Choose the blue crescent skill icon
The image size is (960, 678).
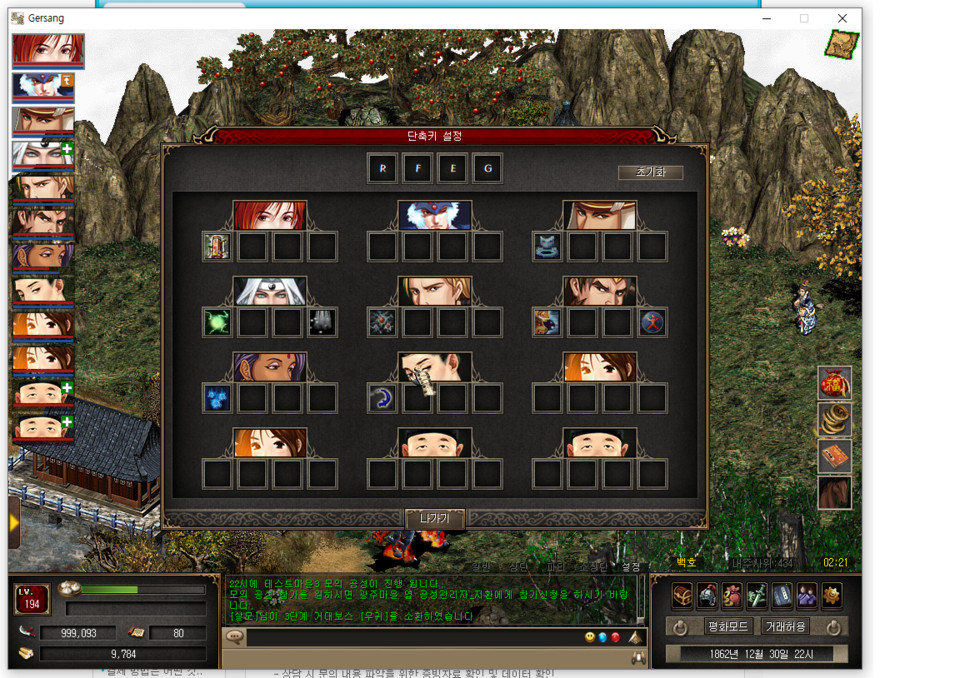point(382,398)
